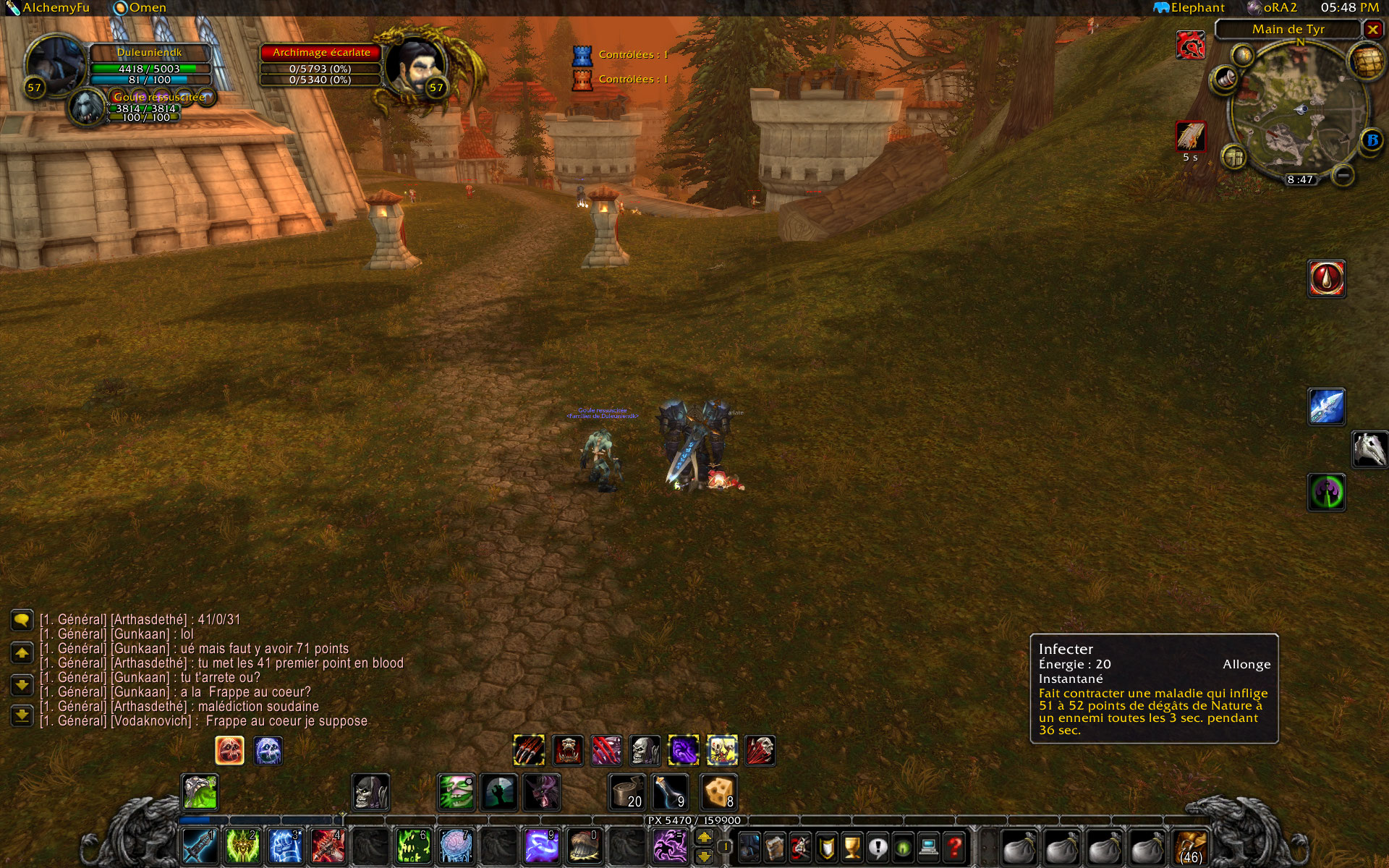Open the achievements gold trophy button
Screen dimensions: 1389x868
pos(852,846)
